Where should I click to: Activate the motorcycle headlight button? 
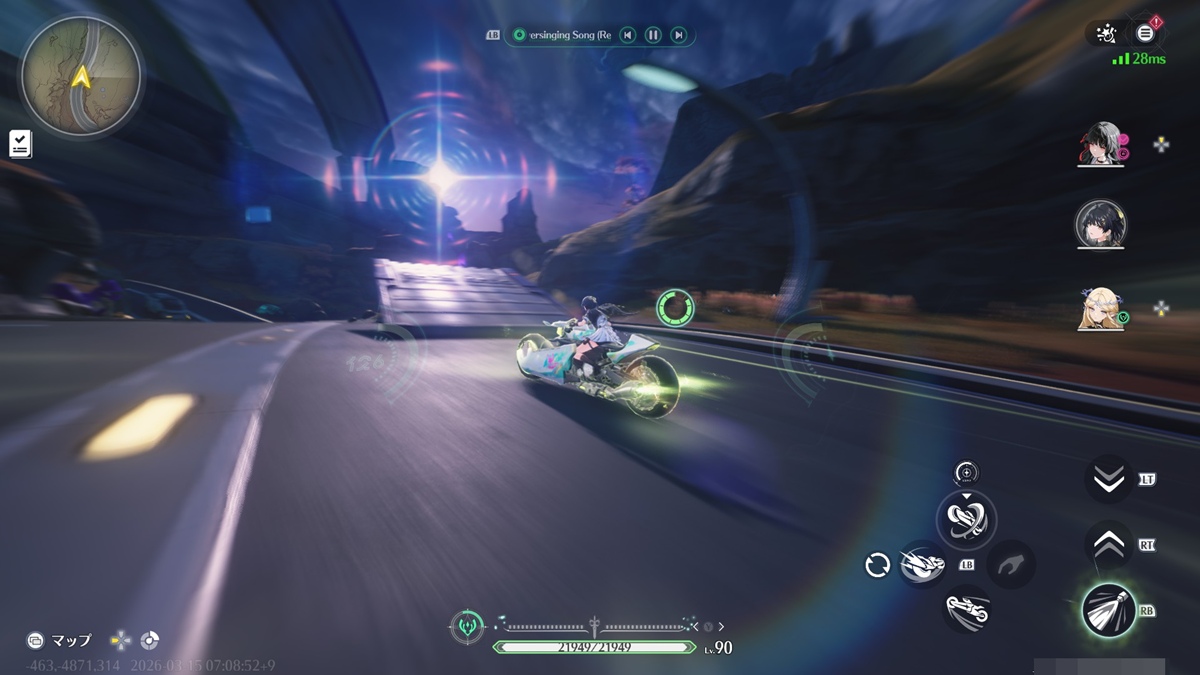tap(1108, 609)
